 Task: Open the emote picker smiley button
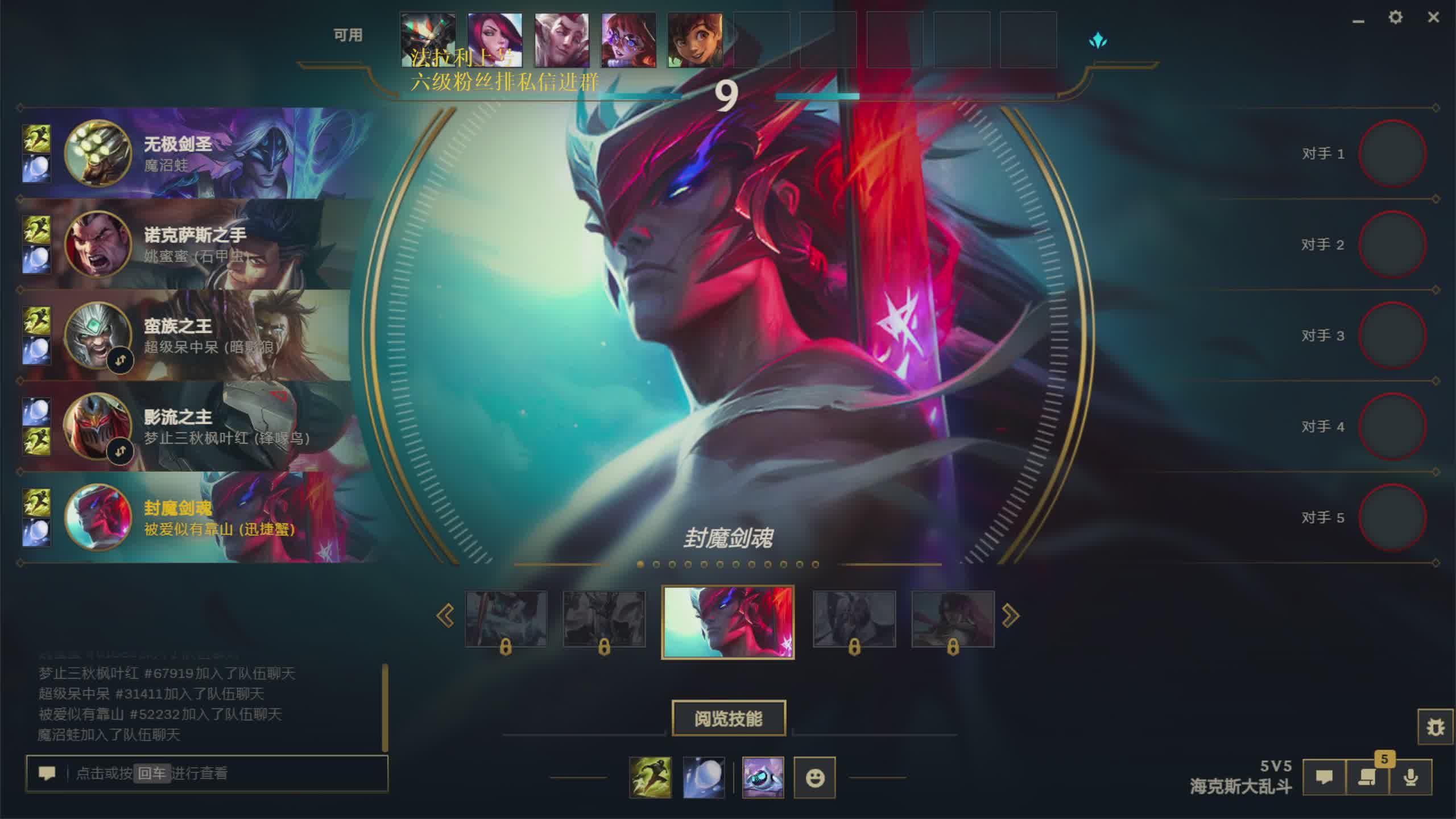pyautogui.click(x=814, y=777)
